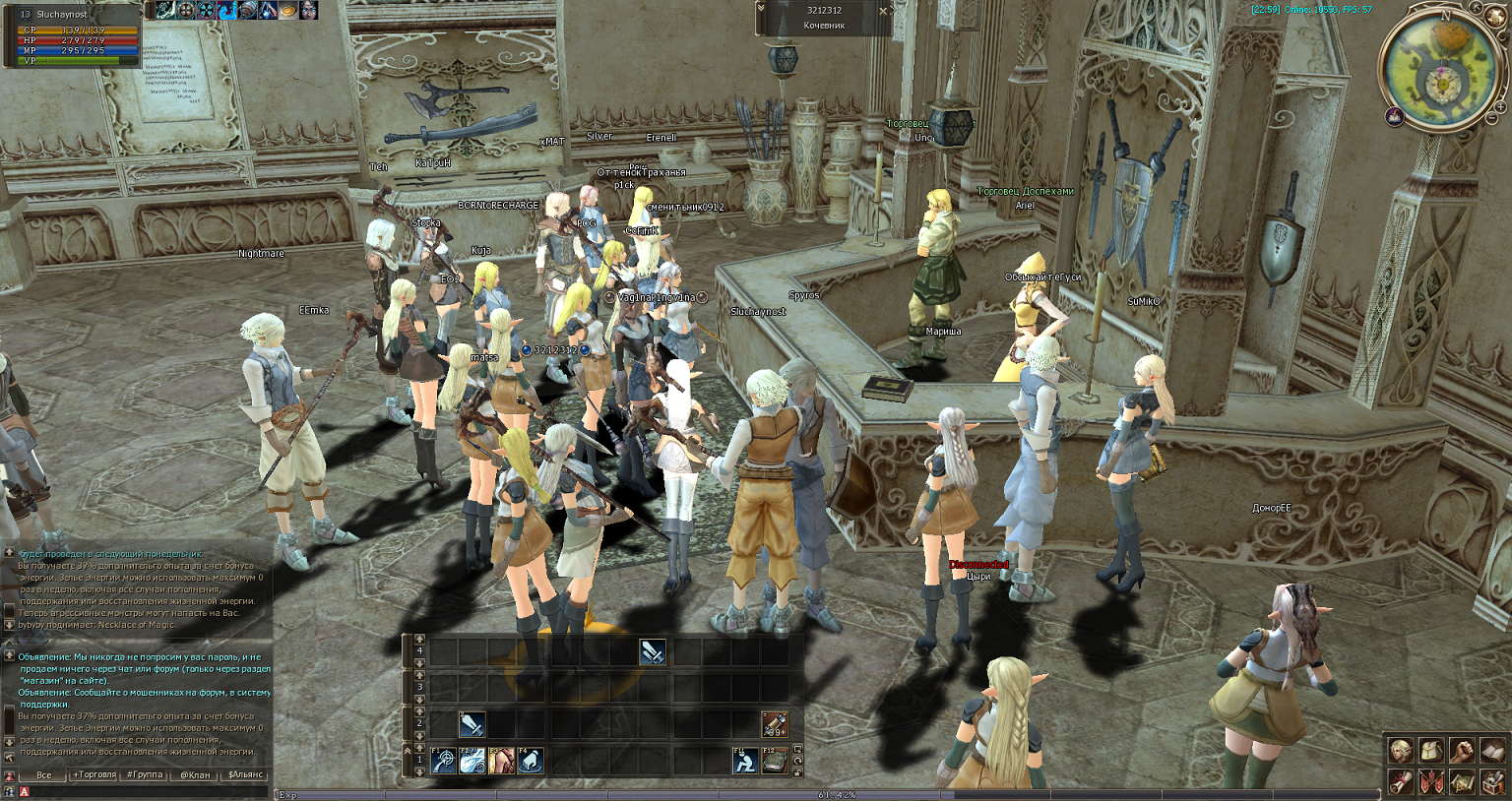The width and height of the screenshot is (1512, 801).
Task: Open the world map parchment icon
Action: (x=1462, y=782)
